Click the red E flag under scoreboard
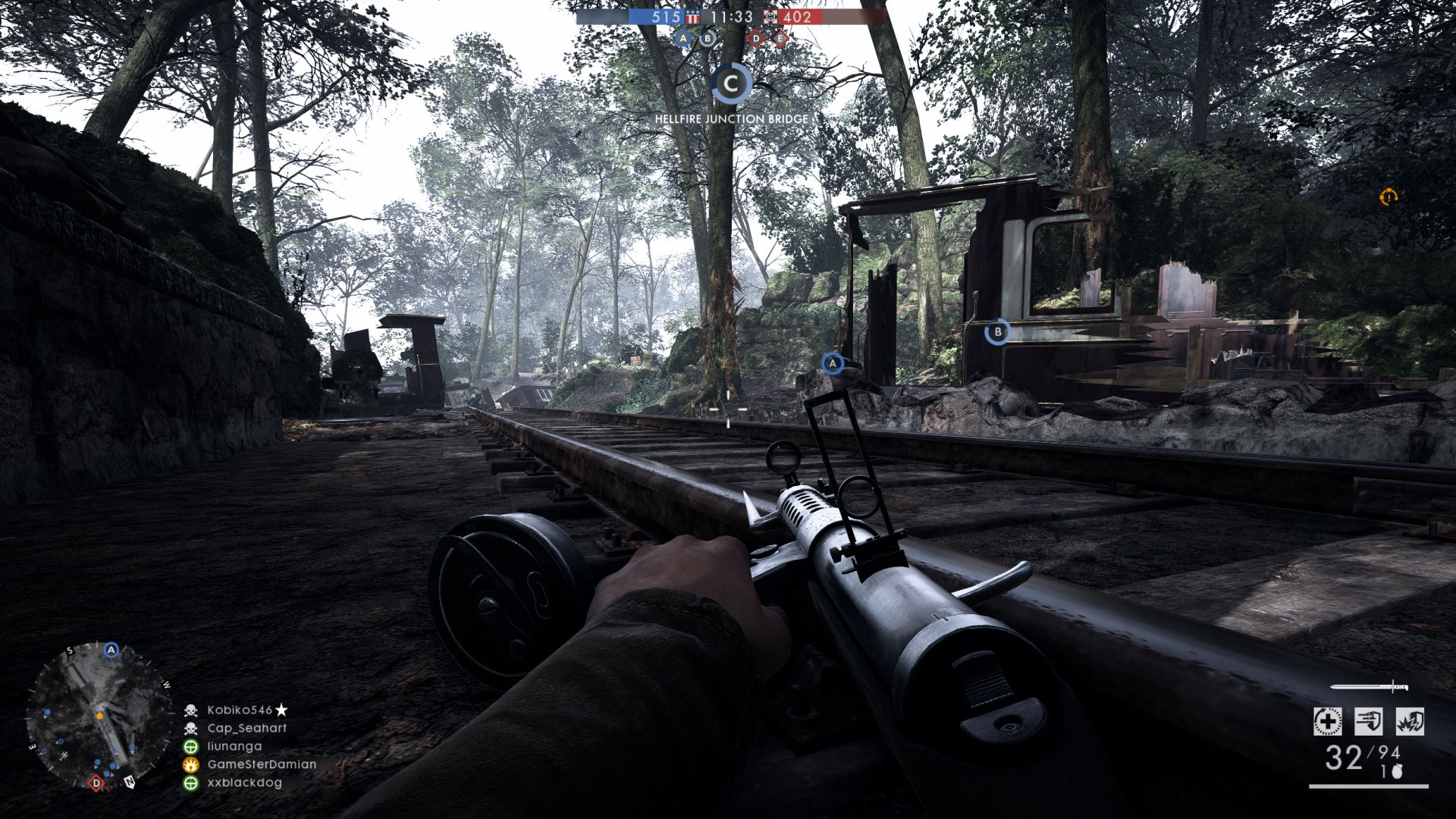This screenshot has width=1456, height=819. (779, 38)
